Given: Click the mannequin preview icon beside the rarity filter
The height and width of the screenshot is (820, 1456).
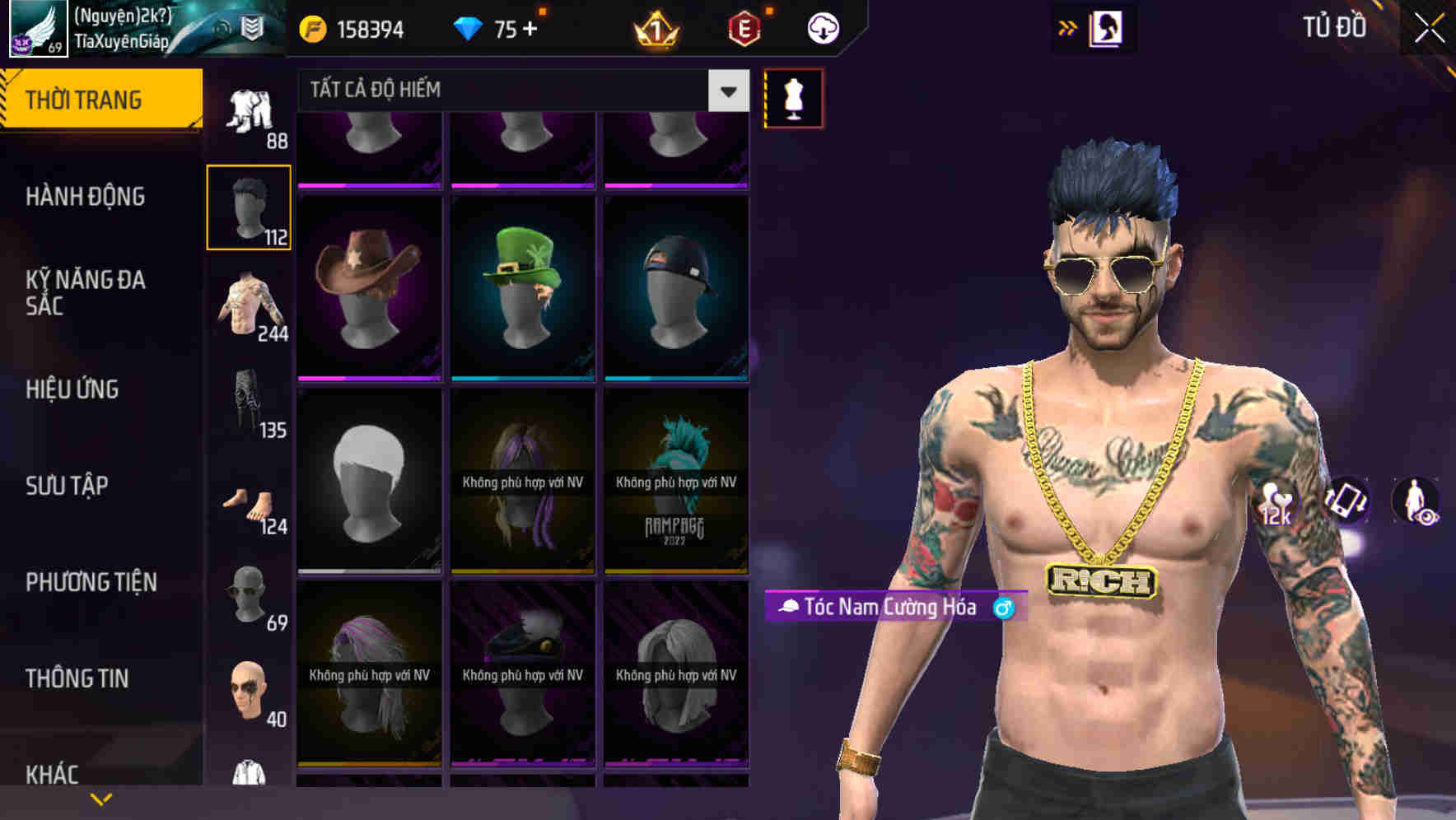Looking at the screenshot, I should (x=792, y=98).
